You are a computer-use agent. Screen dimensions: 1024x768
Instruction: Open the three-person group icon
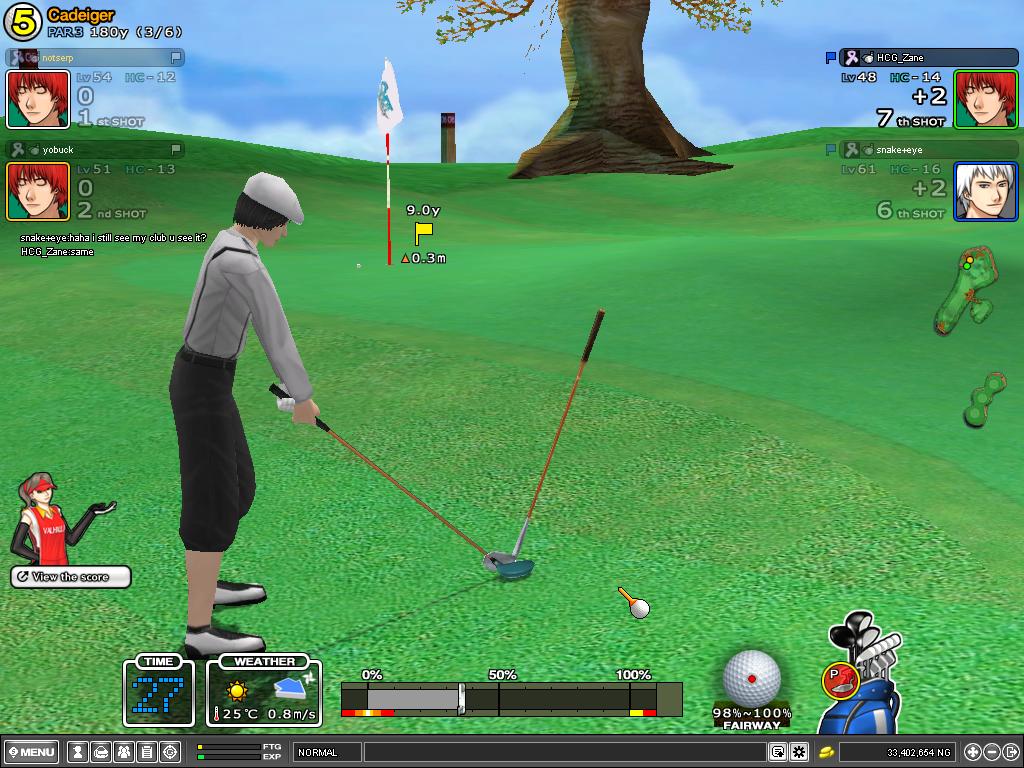(x=123, y=752)
